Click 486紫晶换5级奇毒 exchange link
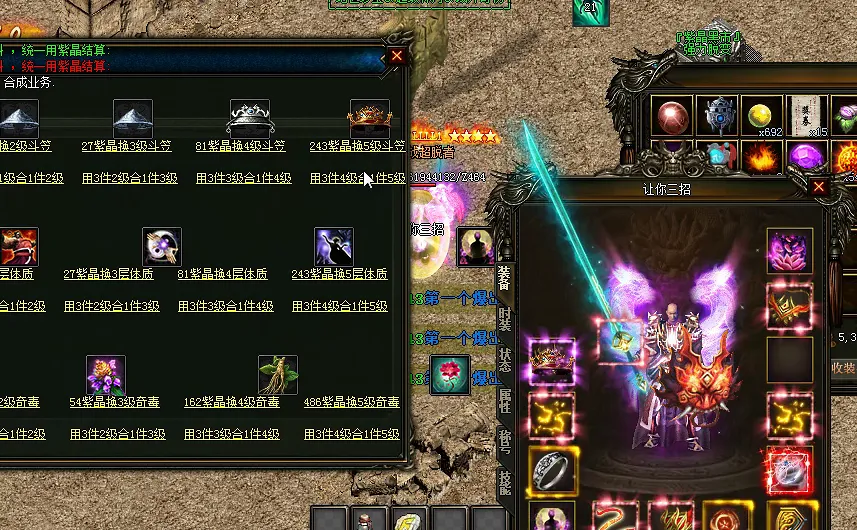 click(x=352, y=402)
